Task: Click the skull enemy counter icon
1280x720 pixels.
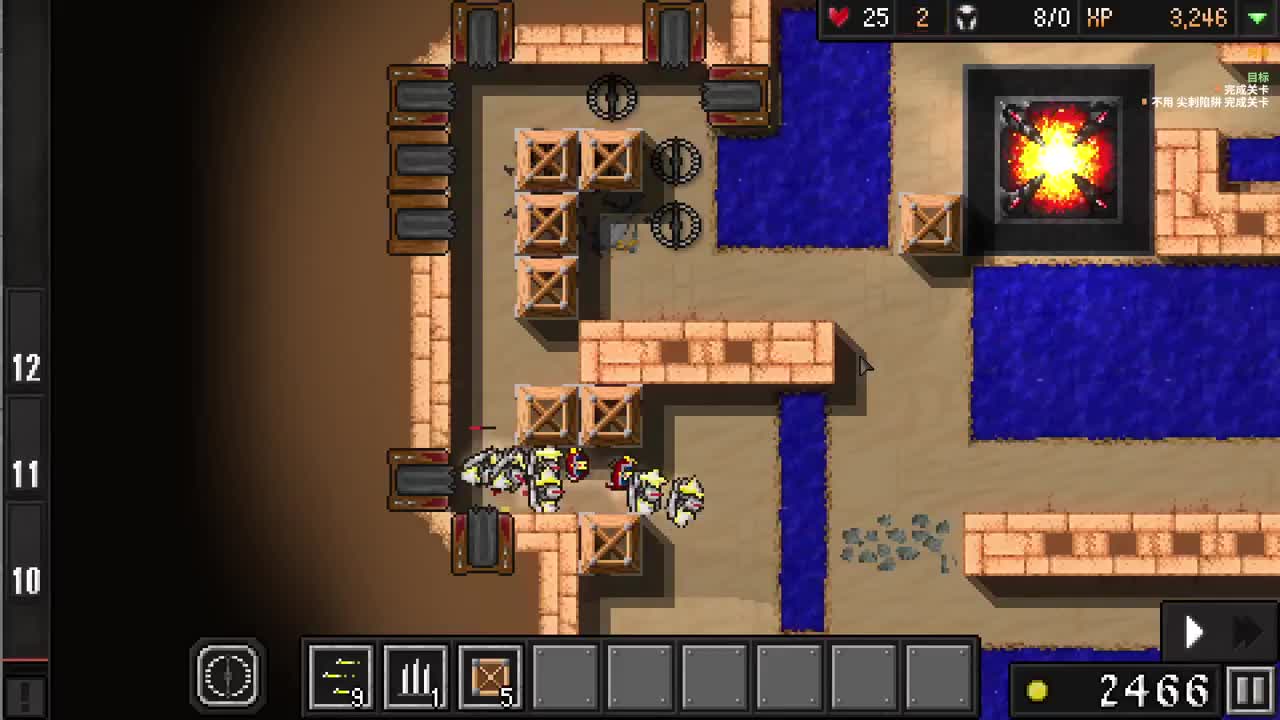Action: pos(966,17)
